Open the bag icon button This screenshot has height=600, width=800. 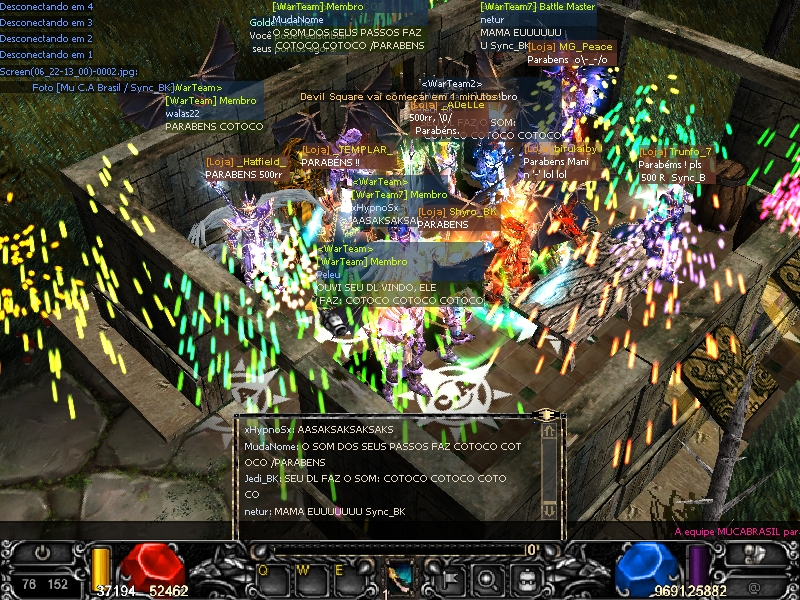524,576
